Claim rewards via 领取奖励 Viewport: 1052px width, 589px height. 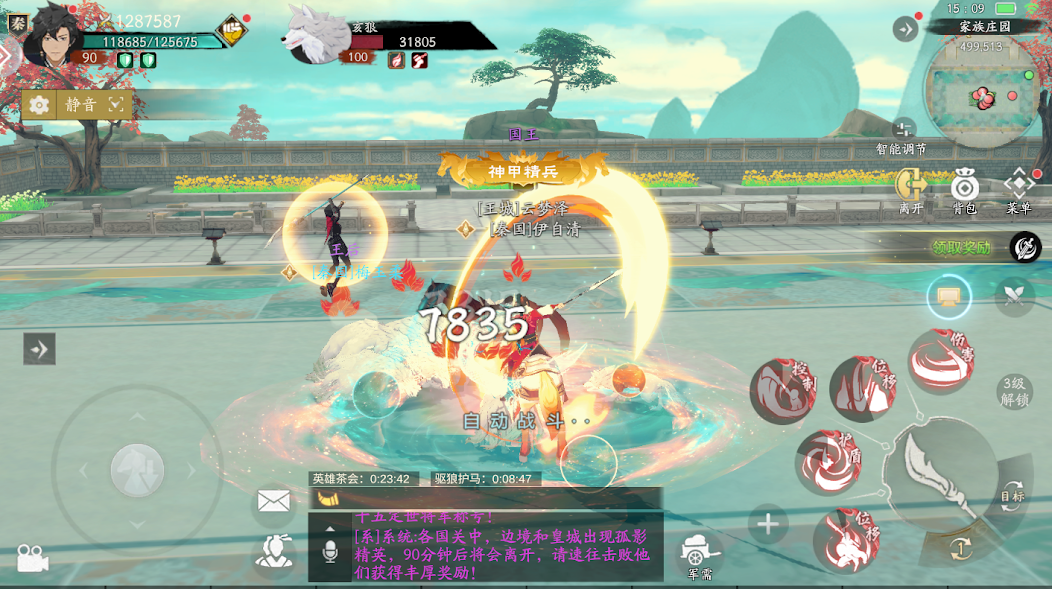point(961,247)
